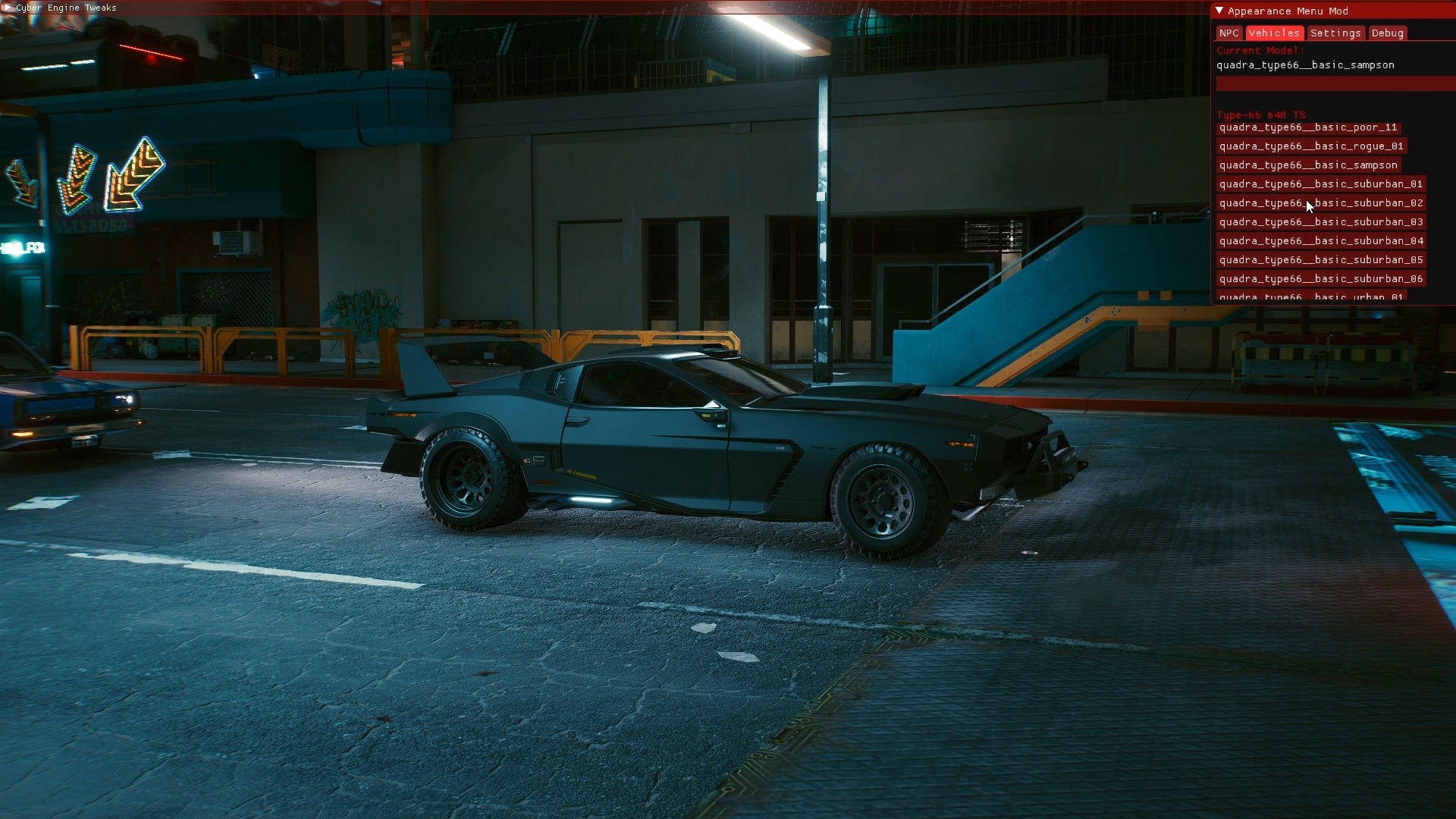The height and width of the screenshot is (819, 1456).
Task: Switch to the NPC tab
Action: (x=1228, y=33)
